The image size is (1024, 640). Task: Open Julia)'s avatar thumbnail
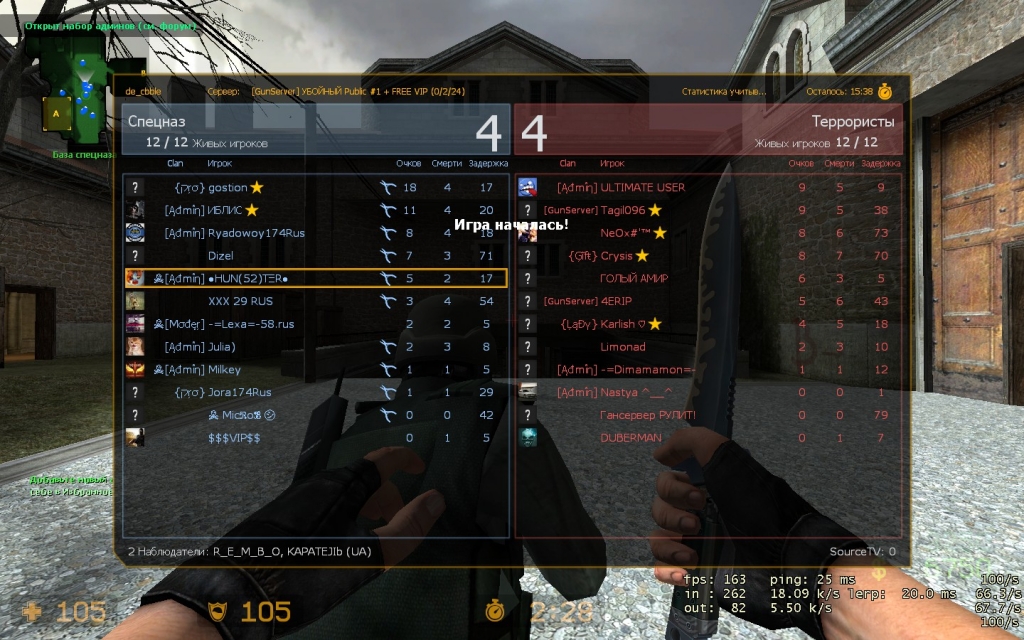coord(135,347)
